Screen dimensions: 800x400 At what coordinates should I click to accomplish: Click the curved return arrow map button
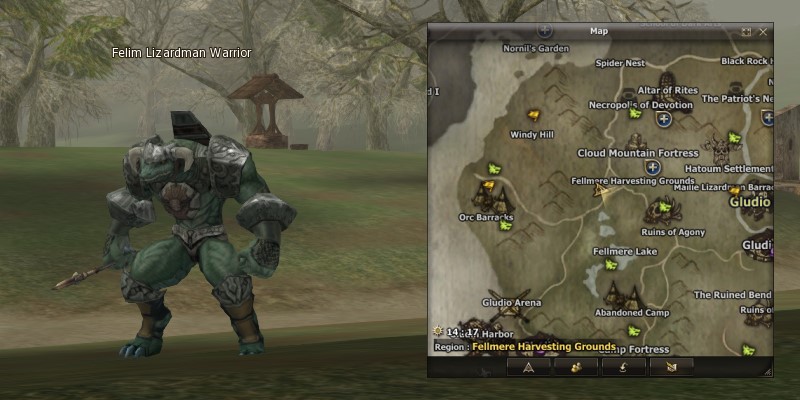pyautogui.click(x=624, y=367)
